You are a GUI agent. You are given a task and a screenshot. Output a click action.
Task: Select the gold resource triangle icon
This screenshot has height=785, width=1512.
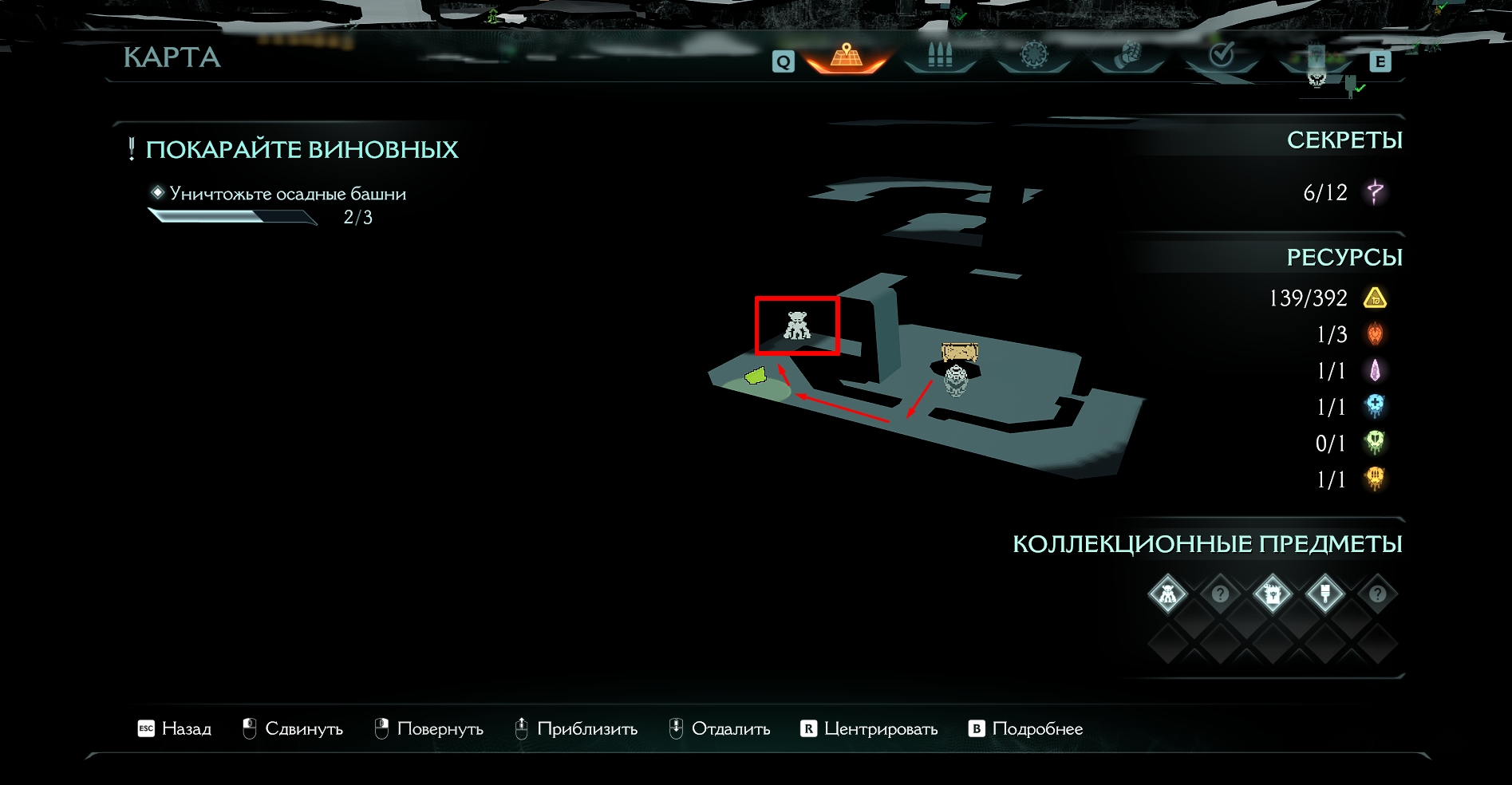pyautogui.click(x=1375, y=298)
